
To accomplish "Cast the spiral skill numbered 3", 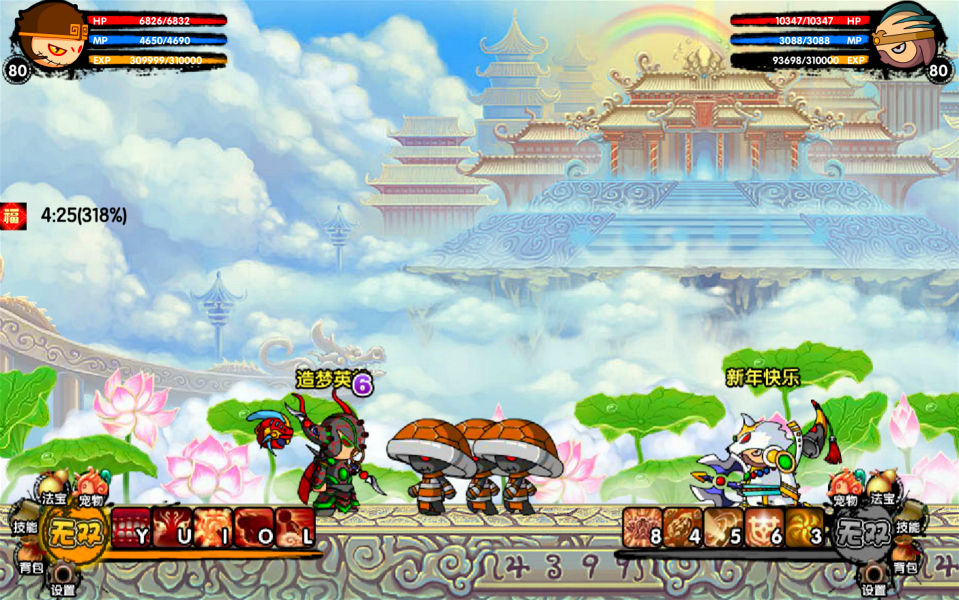I will pos(804,527).
